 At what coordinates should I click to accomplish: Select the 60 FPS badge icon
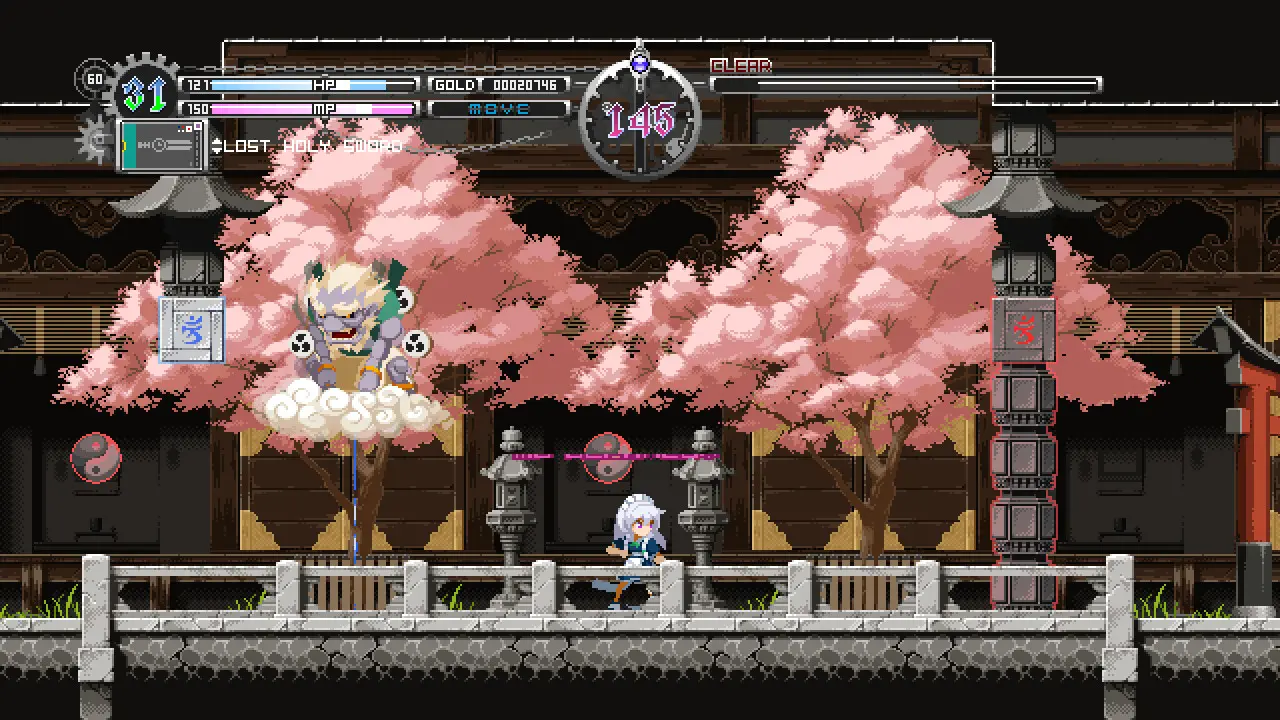(x=97, y=79)
